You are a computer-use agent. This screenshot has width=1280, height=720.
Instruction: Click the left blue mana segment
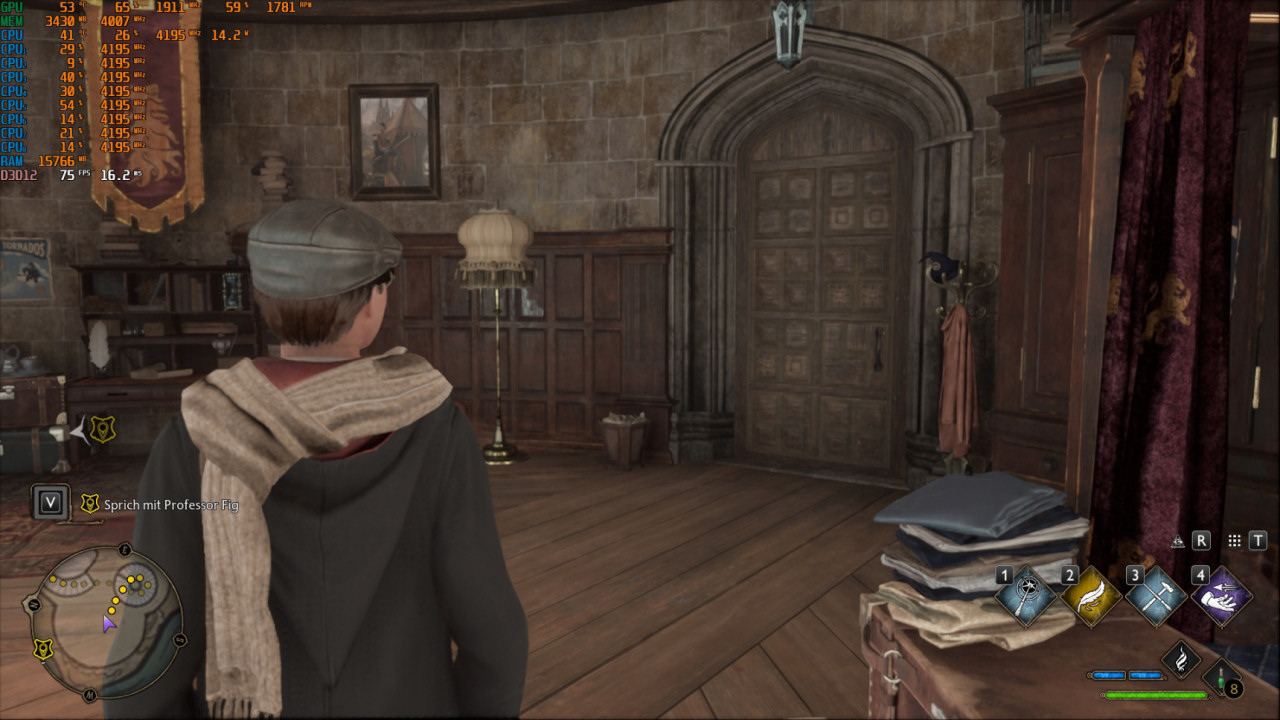1110,675
